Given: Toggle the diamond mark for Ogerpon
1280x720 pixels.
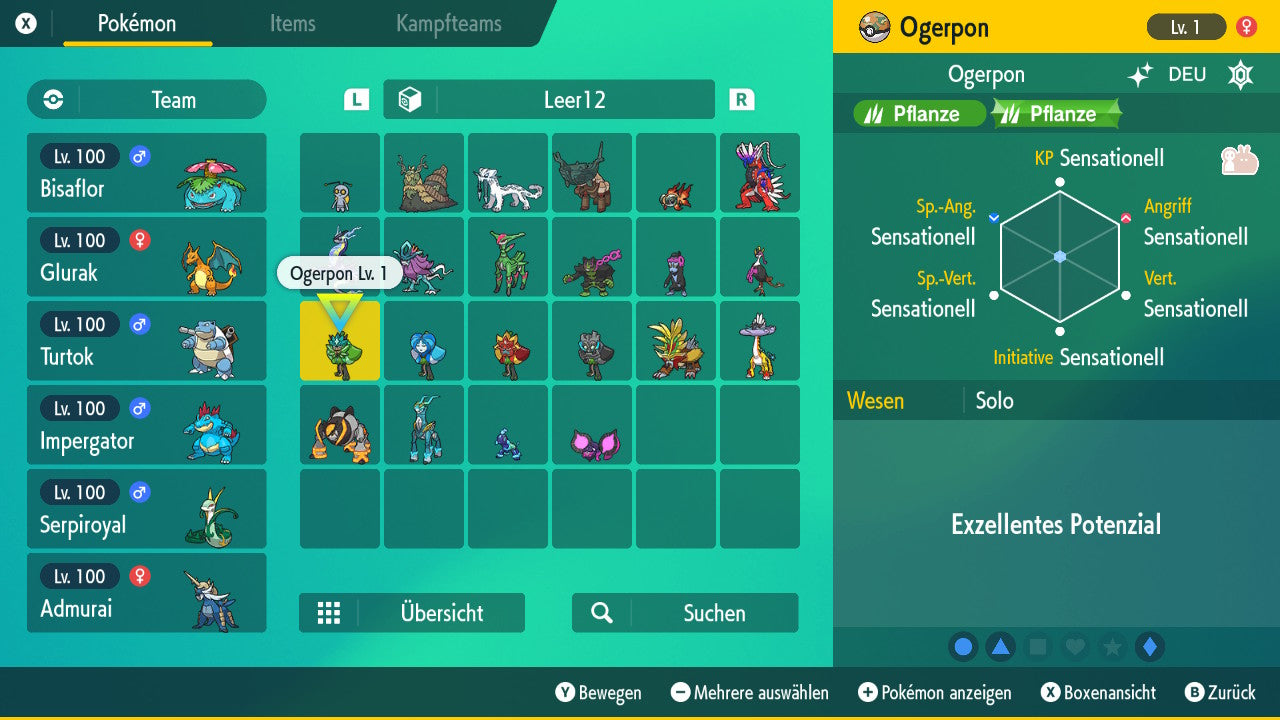Looking at the screenshot, I should (x=1148, y=647).
